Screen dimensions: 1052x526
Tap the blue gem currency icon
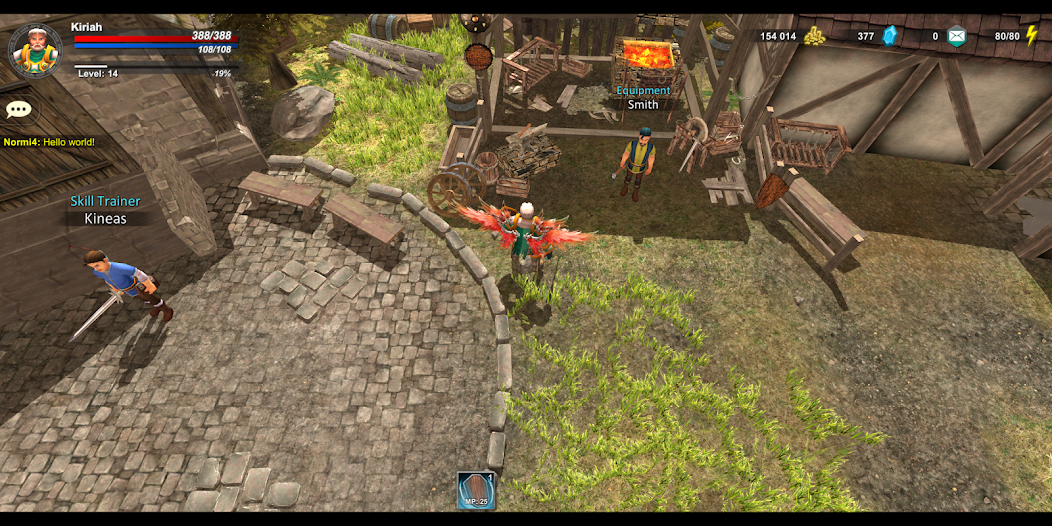889,36
